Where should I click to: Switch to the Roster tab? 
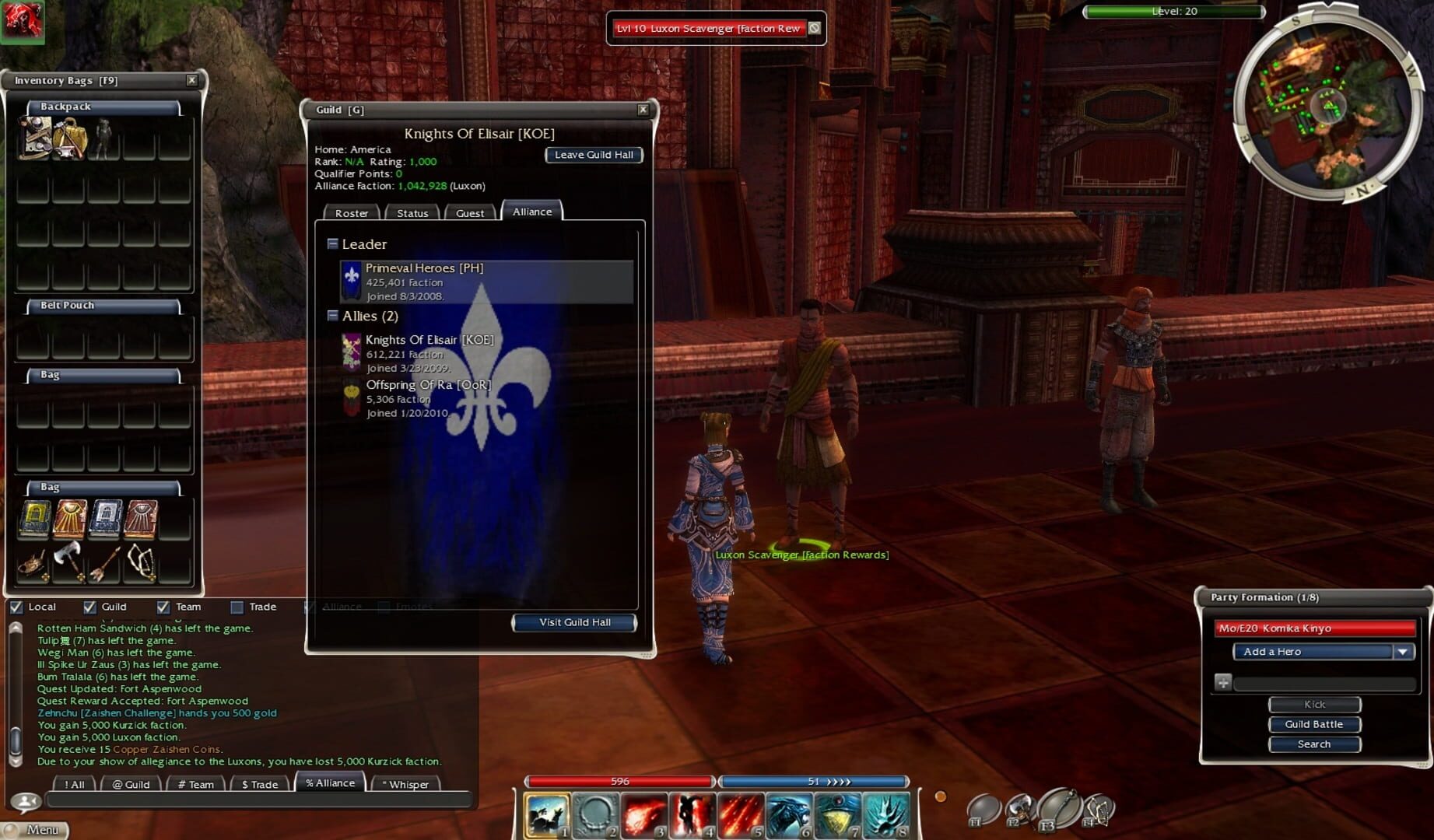pyautogui.click(x=351, y=212)
